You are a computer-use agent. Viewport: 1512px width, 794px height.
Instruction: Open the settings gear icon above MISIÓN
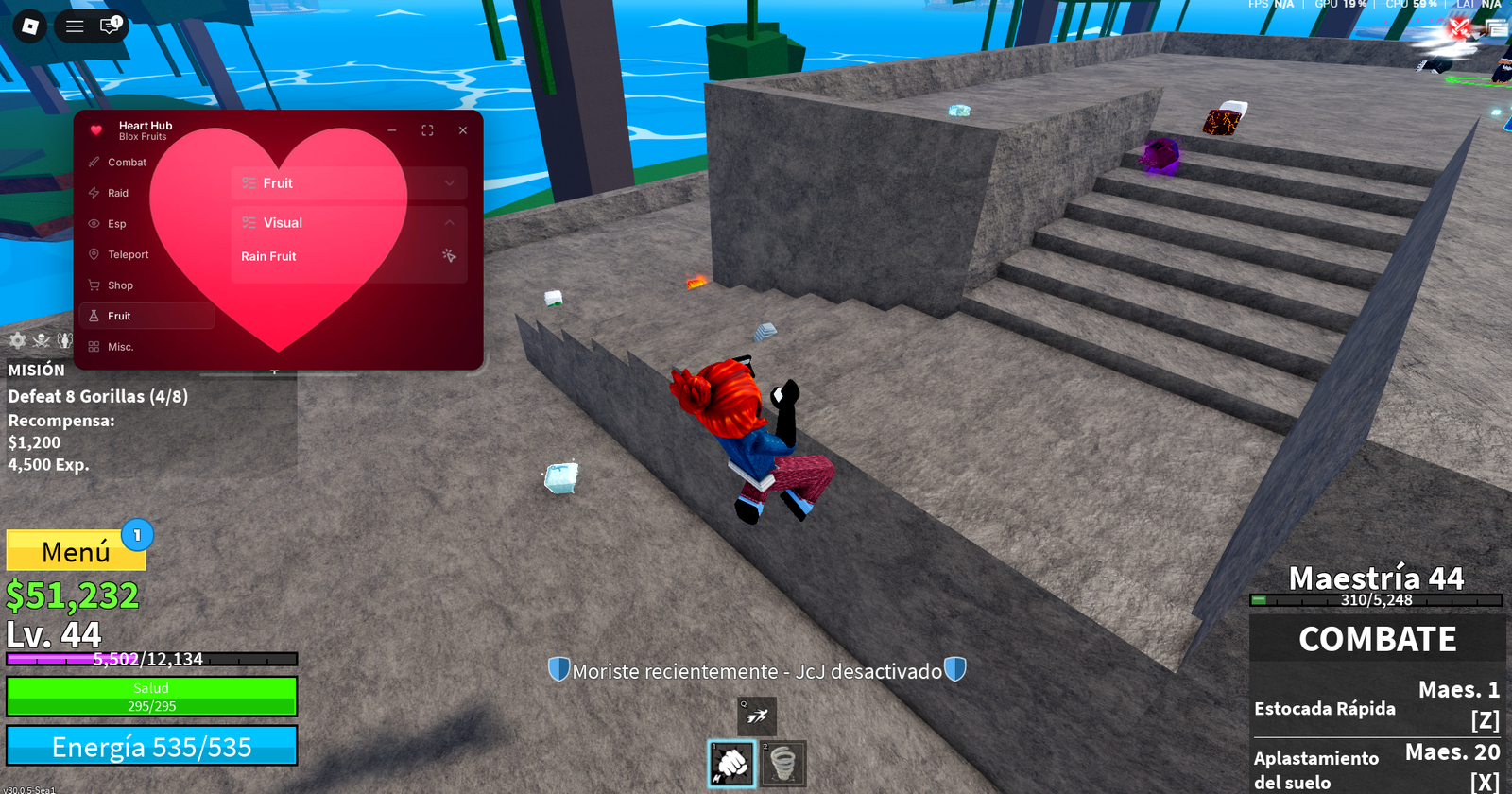[x=16, y=341]
